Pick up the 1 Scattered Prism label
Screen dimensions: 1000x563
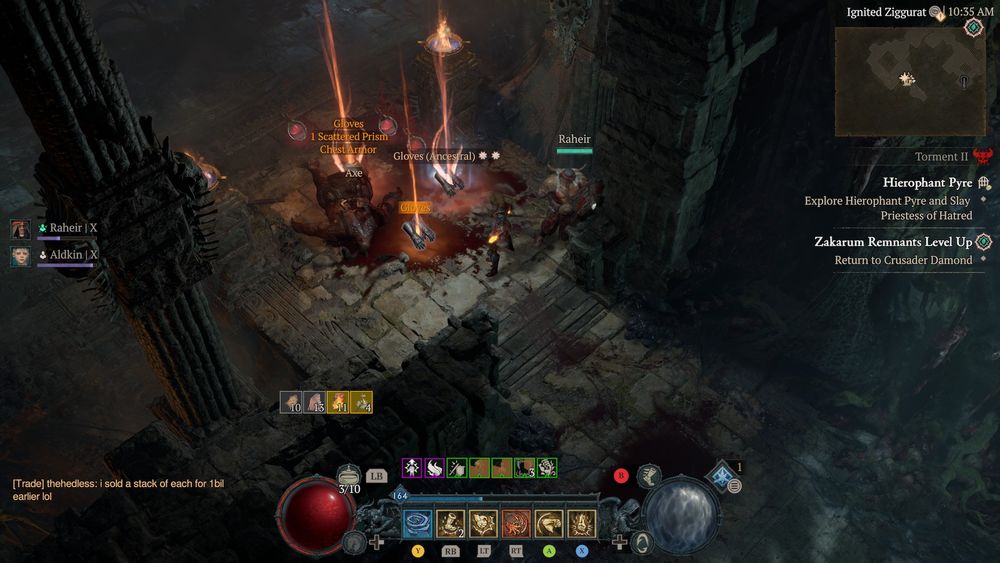[x=349, y=137]
